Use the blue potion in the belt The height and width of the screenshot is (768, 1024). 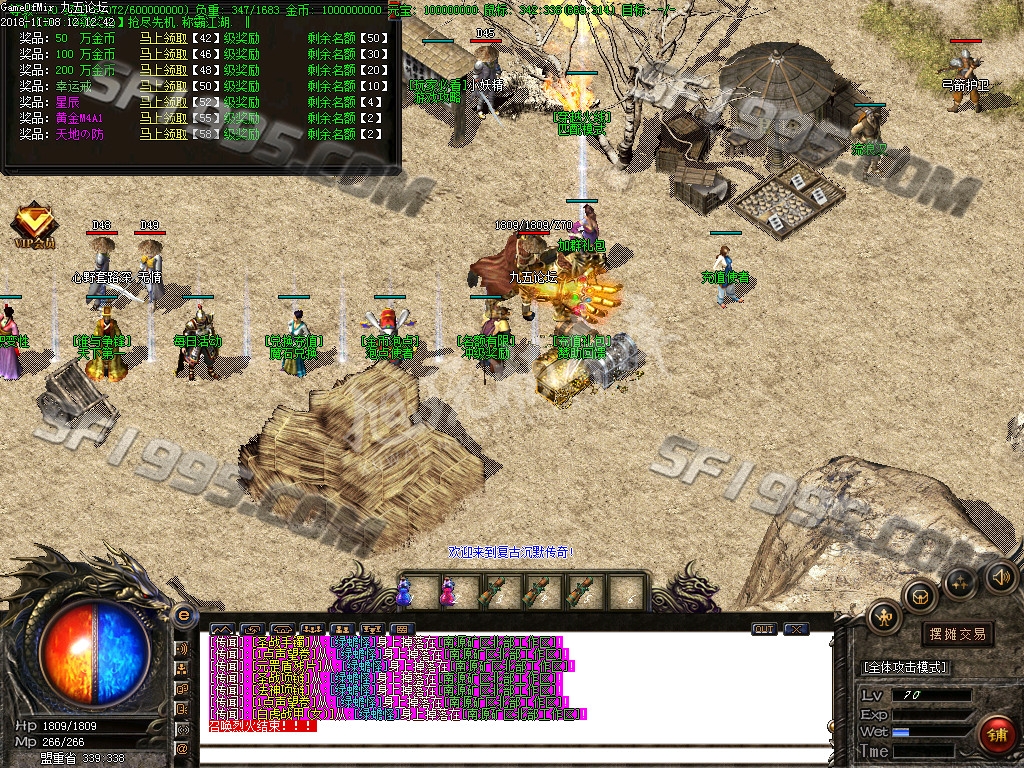(404, 592)
